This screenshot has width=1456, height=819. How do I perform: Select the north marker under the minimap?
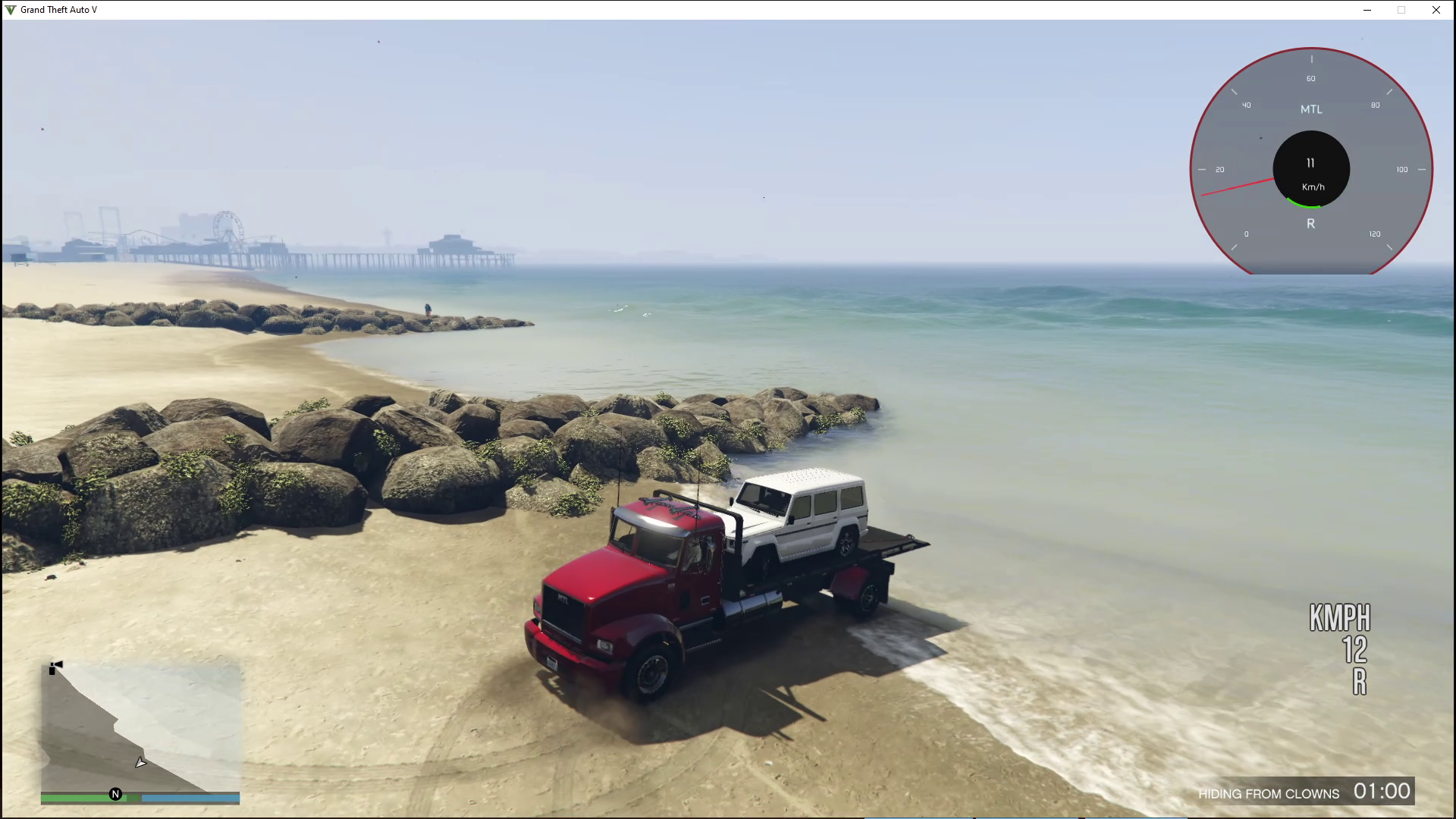coord(115,794)
